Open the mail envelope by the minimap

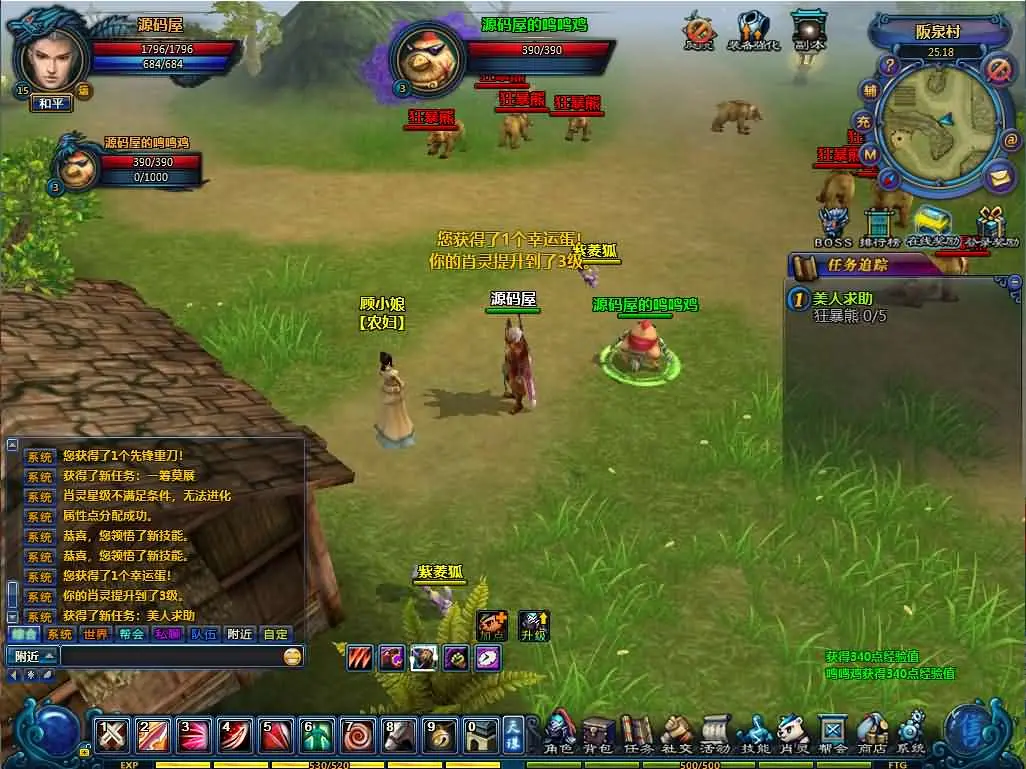tap(999, 177)
